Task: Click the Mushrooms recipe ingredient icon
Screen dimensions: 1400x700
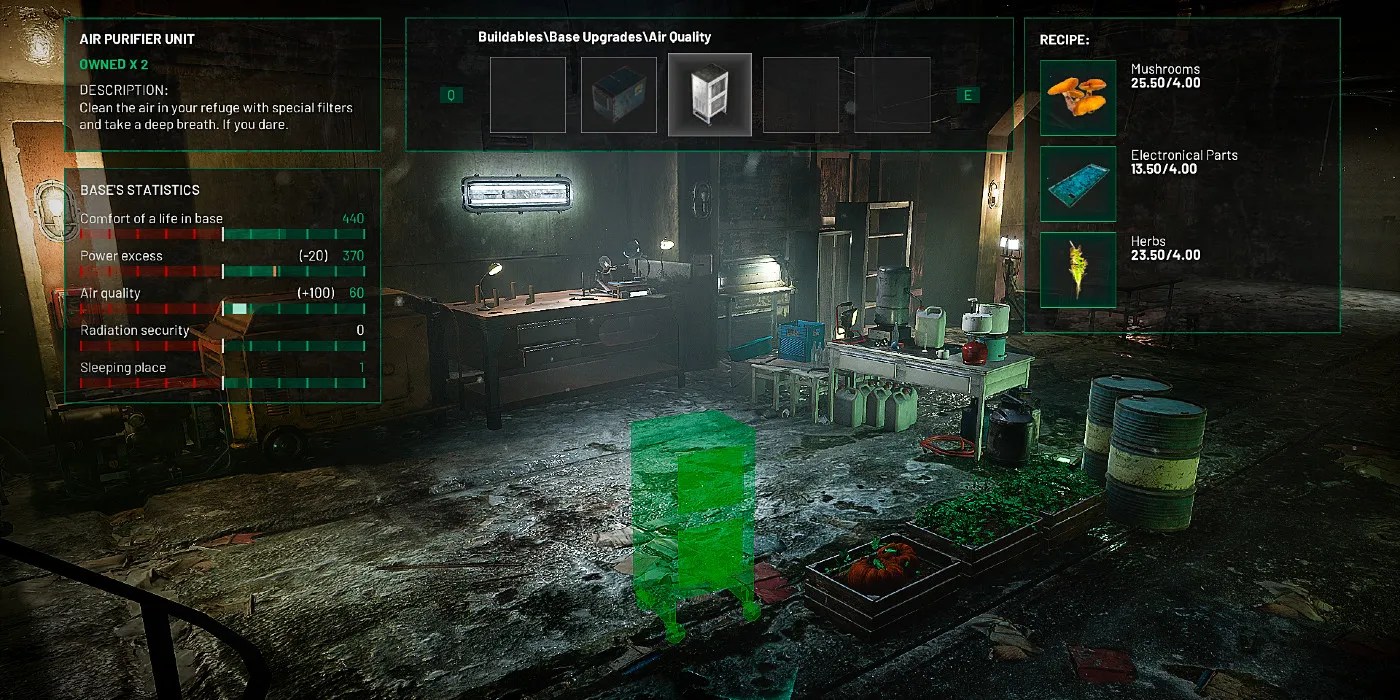Action: click(1077, 97)
